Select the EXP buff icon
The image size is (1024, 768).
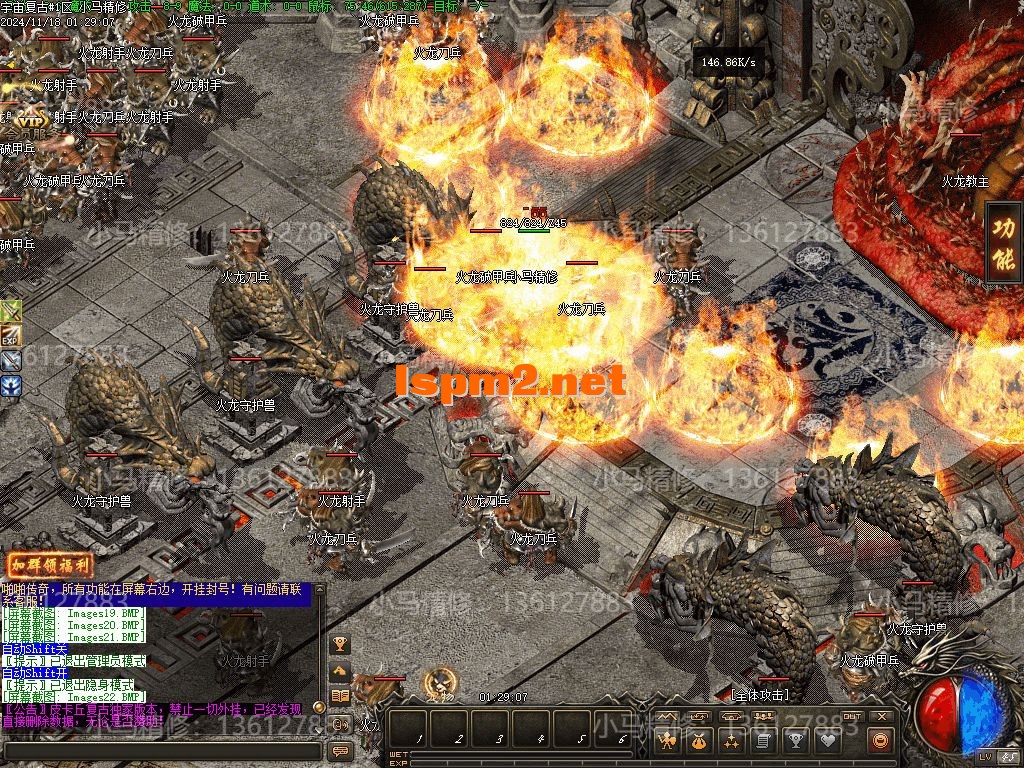coord(11,336)
